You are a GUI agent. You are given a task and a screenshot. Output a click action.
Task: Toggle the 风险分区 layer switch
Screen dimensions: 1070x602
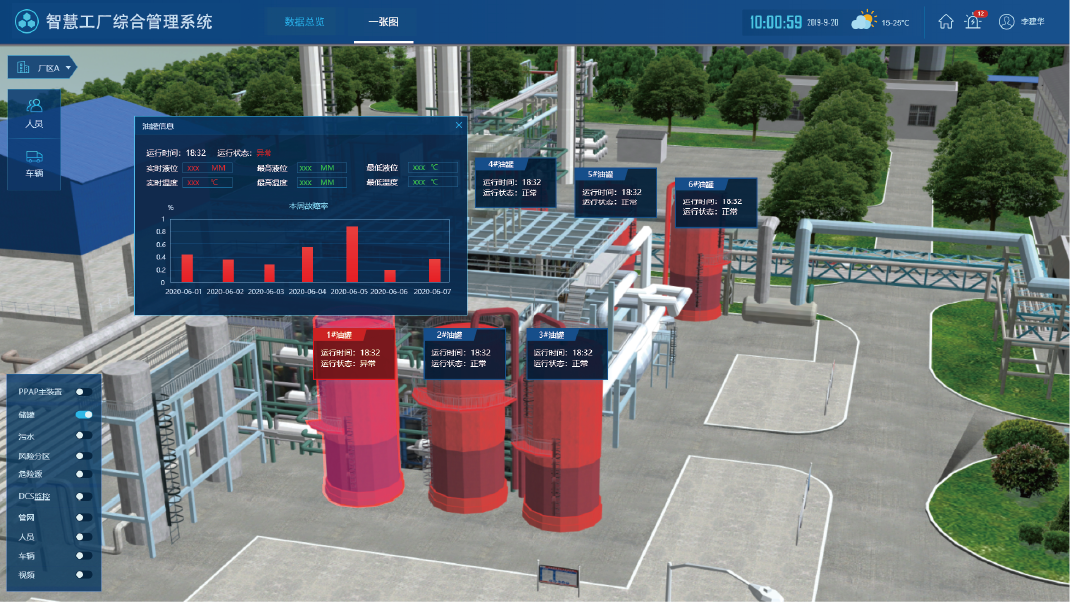coord(84,455)
